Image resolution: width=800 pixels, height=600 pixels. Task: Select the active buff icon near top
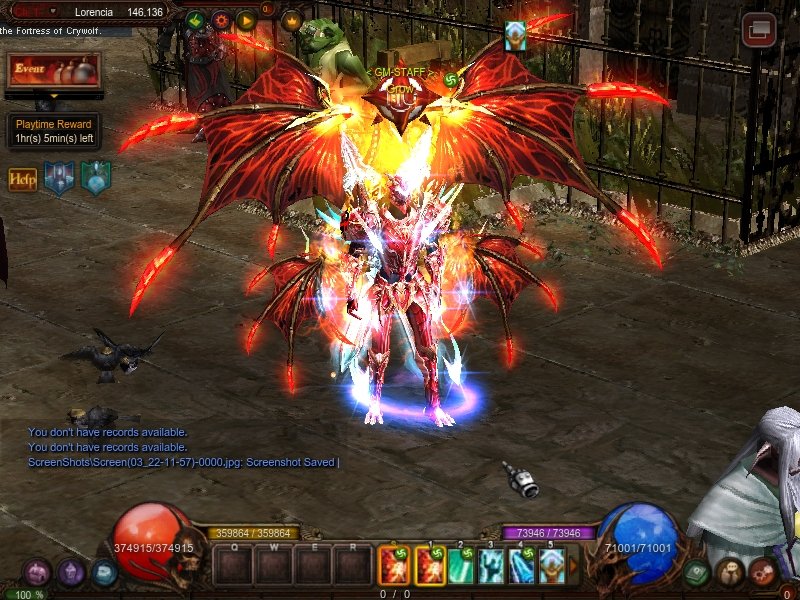click(x=515, y=36)
